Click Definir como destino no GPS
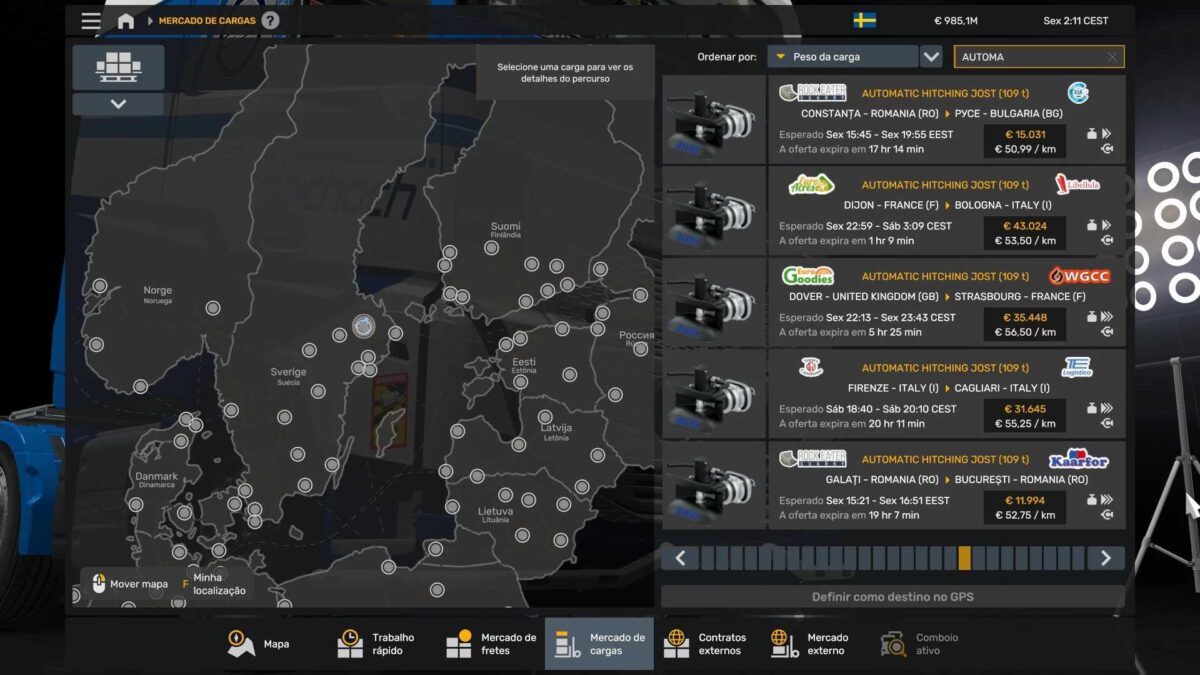Viewport: 1200px width, 675px height. pyautogui.click(x=892, y=597)
